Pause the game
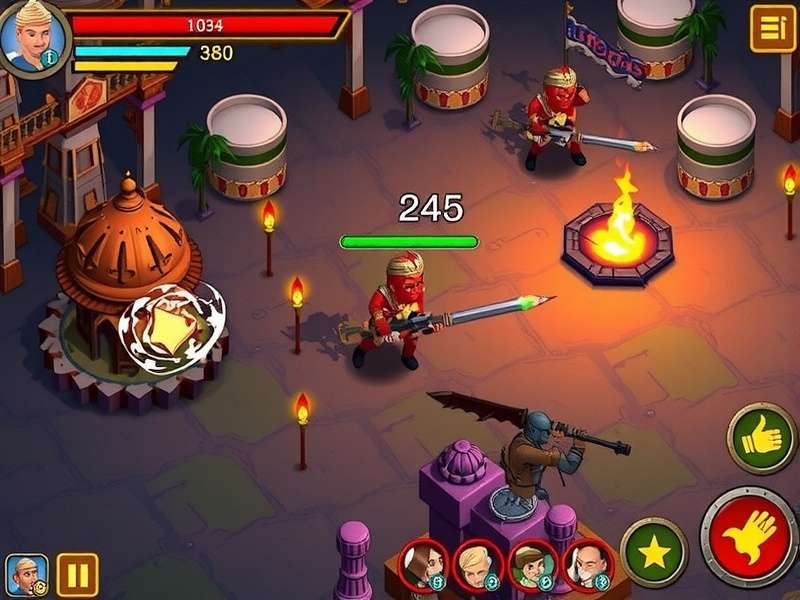The height and width of the screenshot is (600, 800). [77, 575]
